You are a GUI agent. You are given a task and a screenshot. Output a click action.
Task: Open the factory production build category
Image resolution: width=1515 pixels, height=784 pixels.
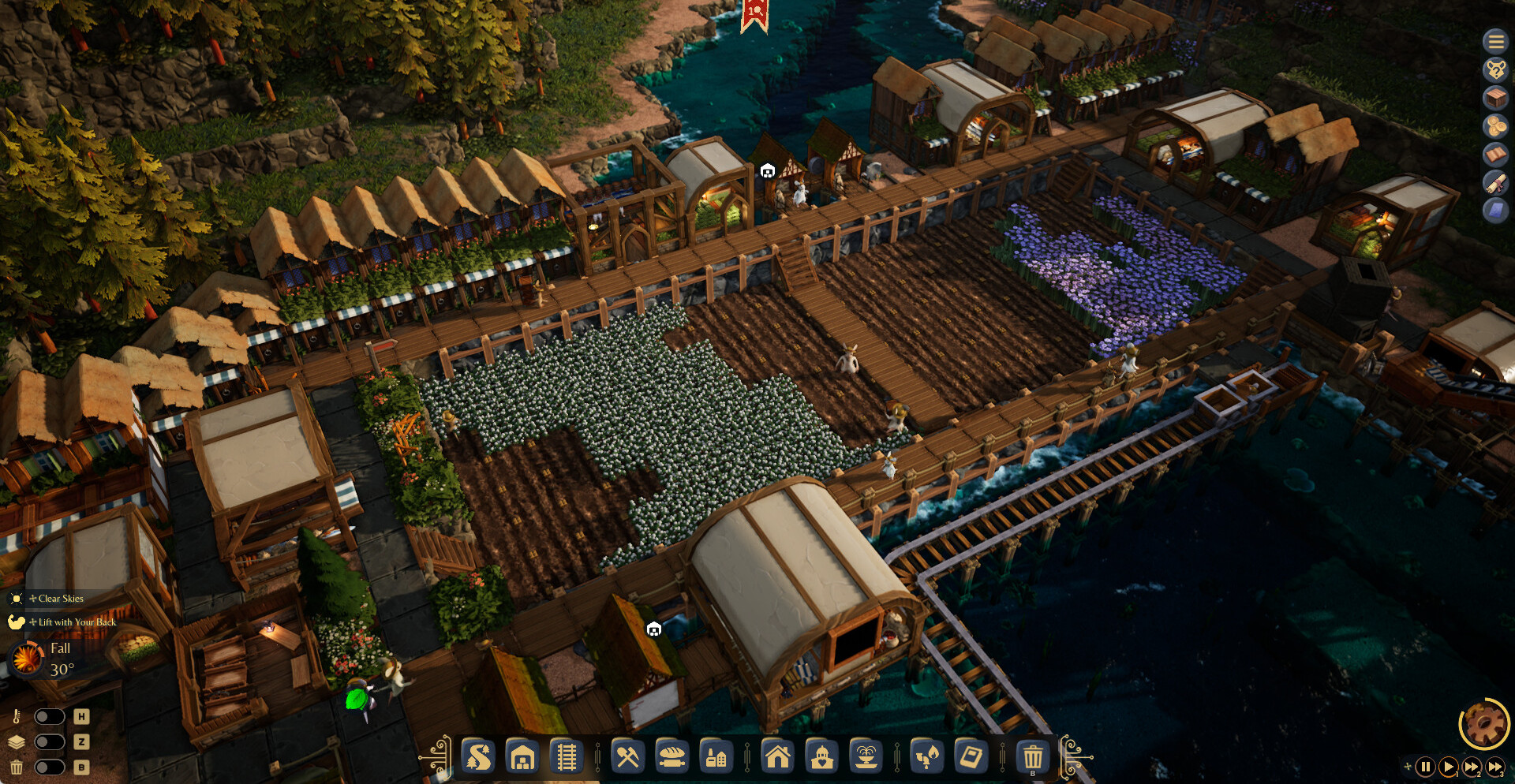(716, 757)
